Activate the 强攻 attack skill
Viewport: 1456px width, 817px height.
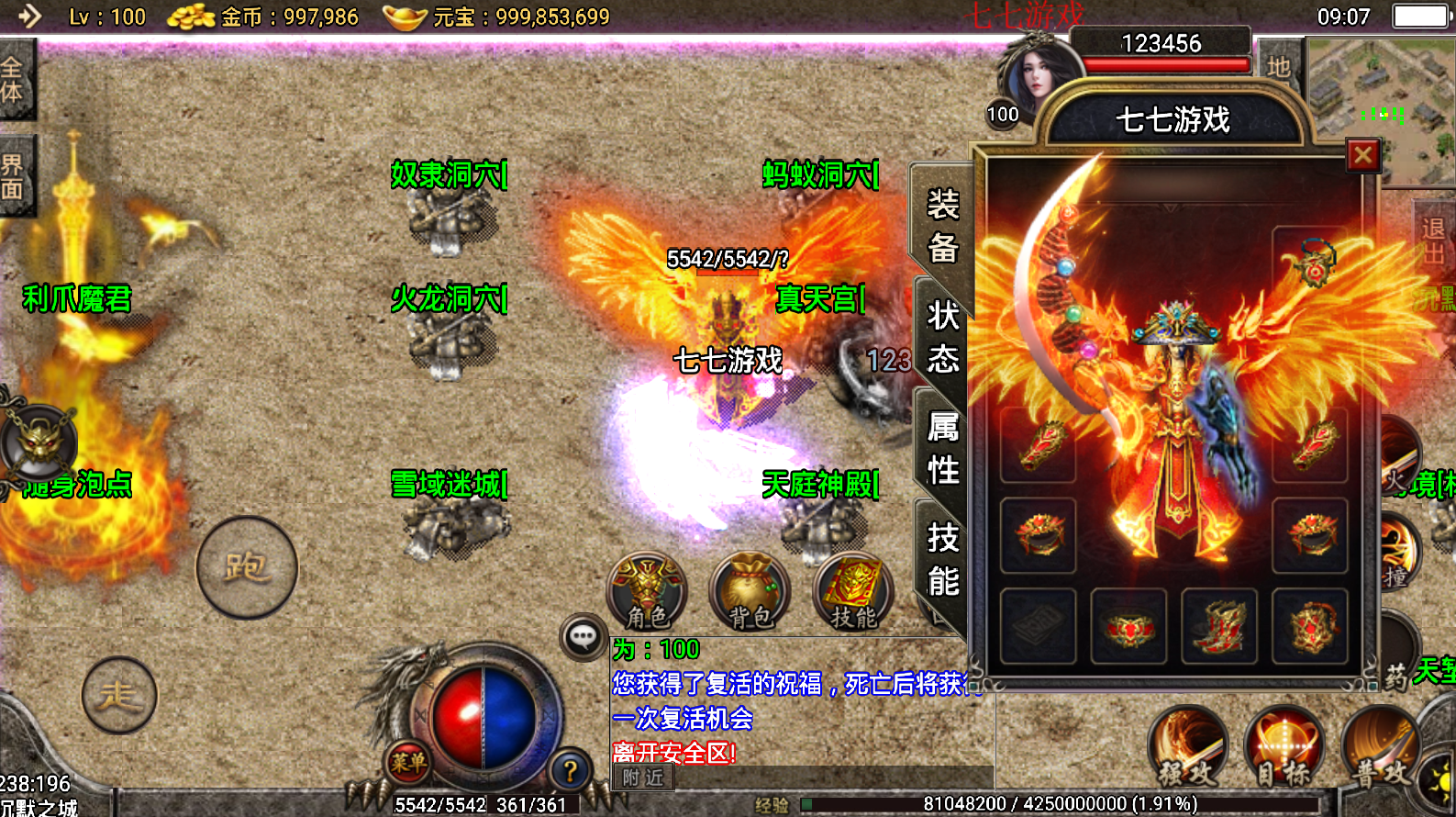point(1188,748)
